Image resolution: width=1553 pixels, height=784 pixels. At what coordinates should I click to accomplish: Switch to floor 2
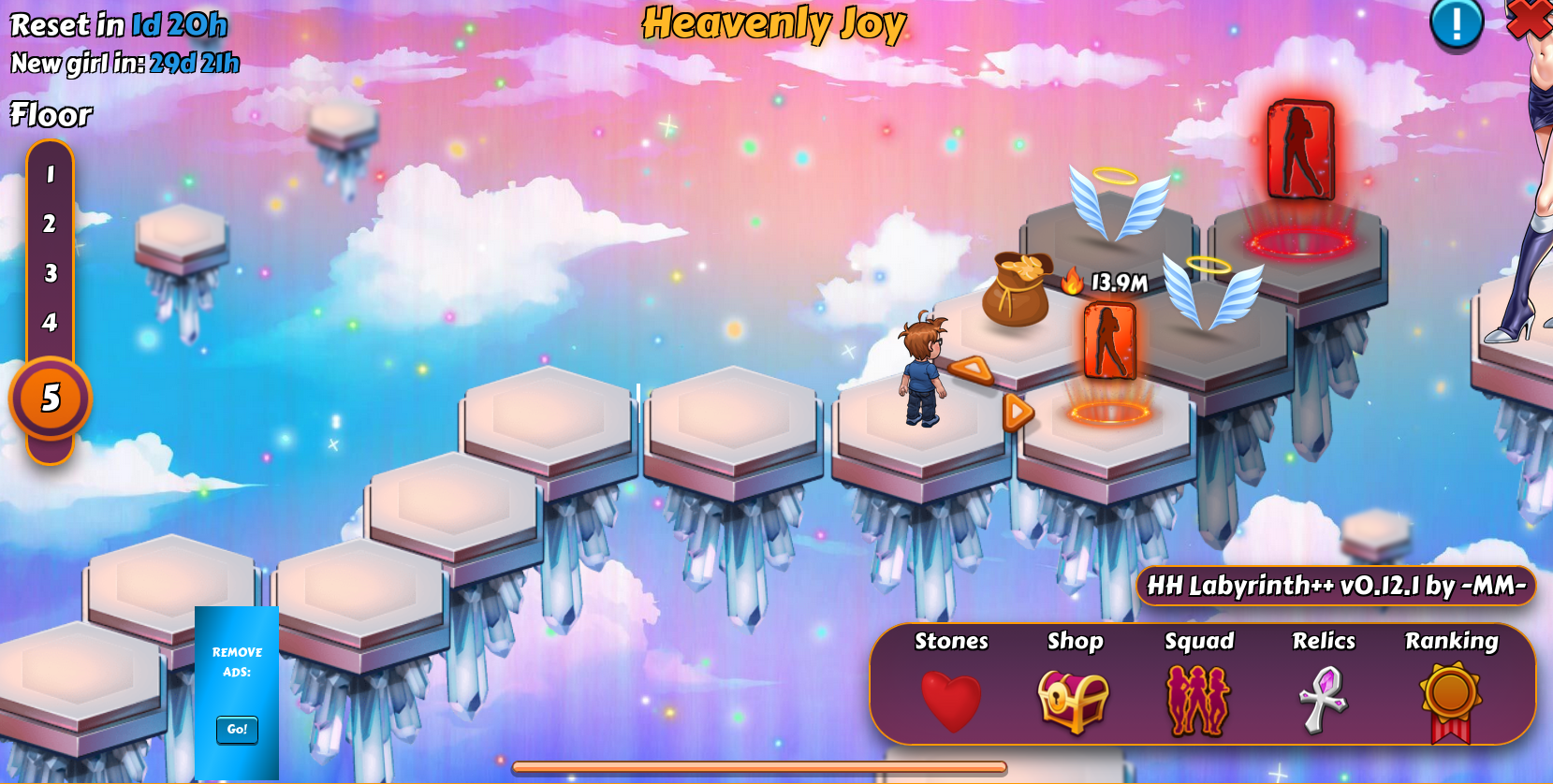(x=51, y=224)
